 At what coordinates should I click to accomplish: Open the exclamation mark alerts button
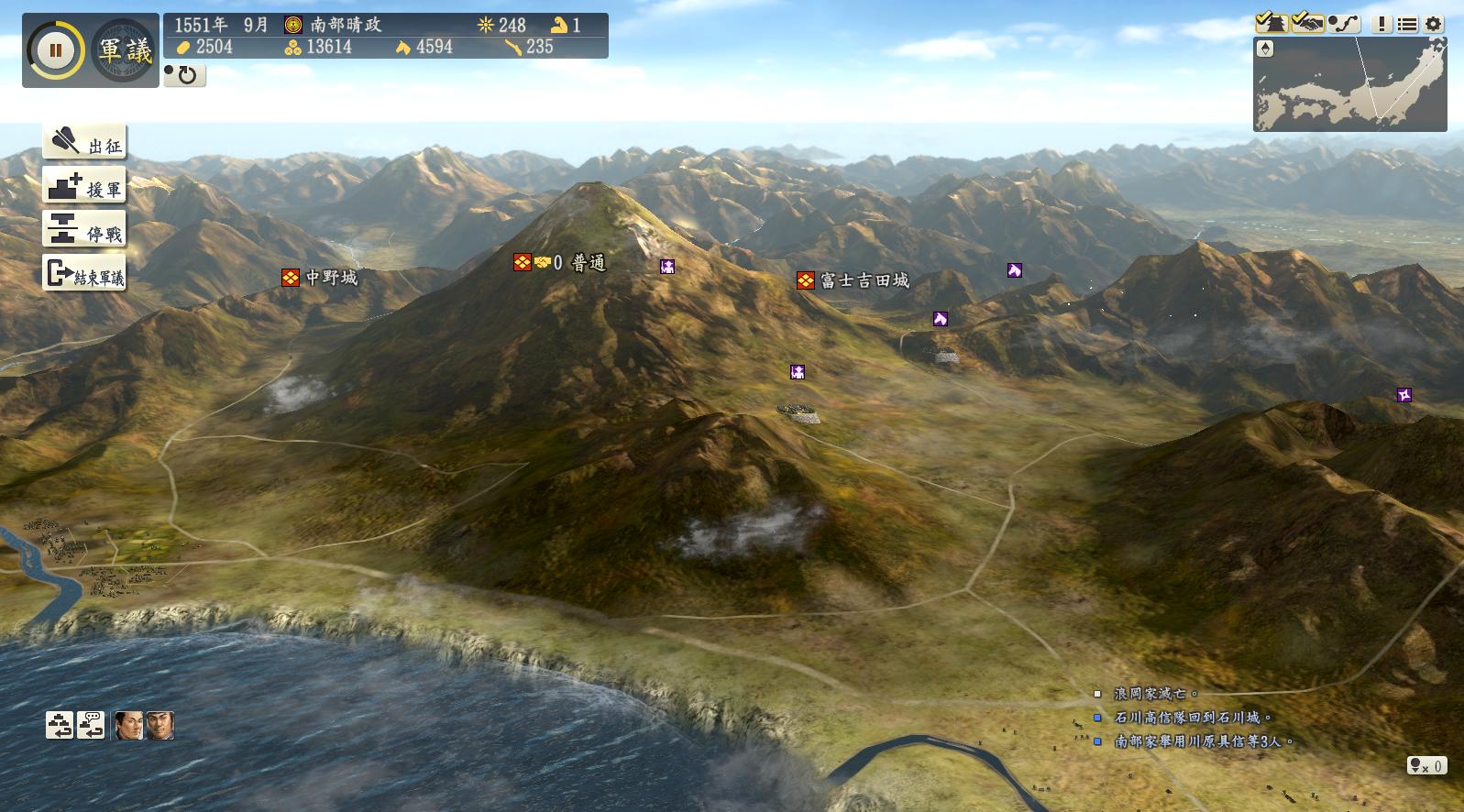pos(1382,24)
